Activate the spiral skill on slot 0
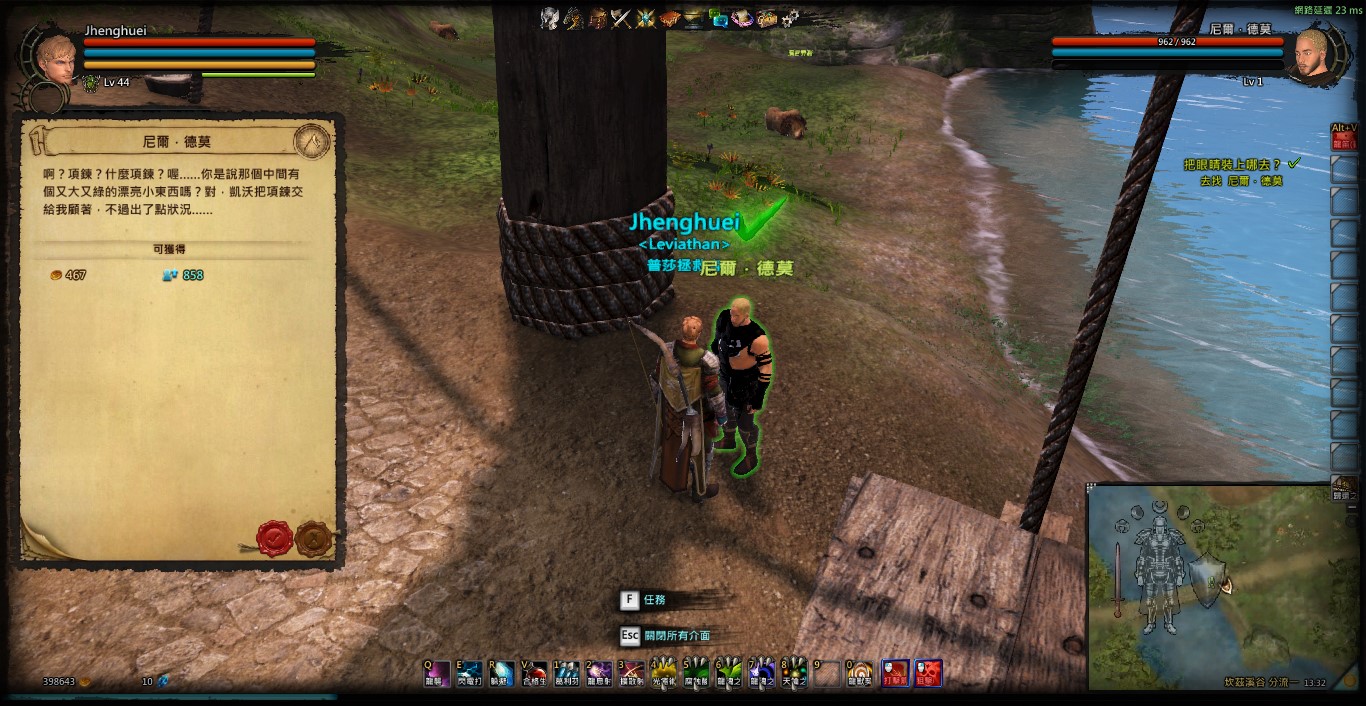 click(859, 672)
